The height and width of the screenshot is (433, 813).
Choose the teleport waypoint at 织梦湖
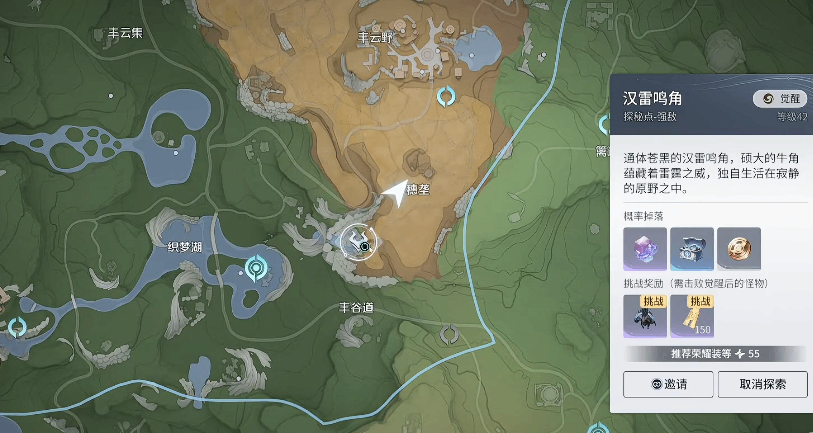click(257, 267)
